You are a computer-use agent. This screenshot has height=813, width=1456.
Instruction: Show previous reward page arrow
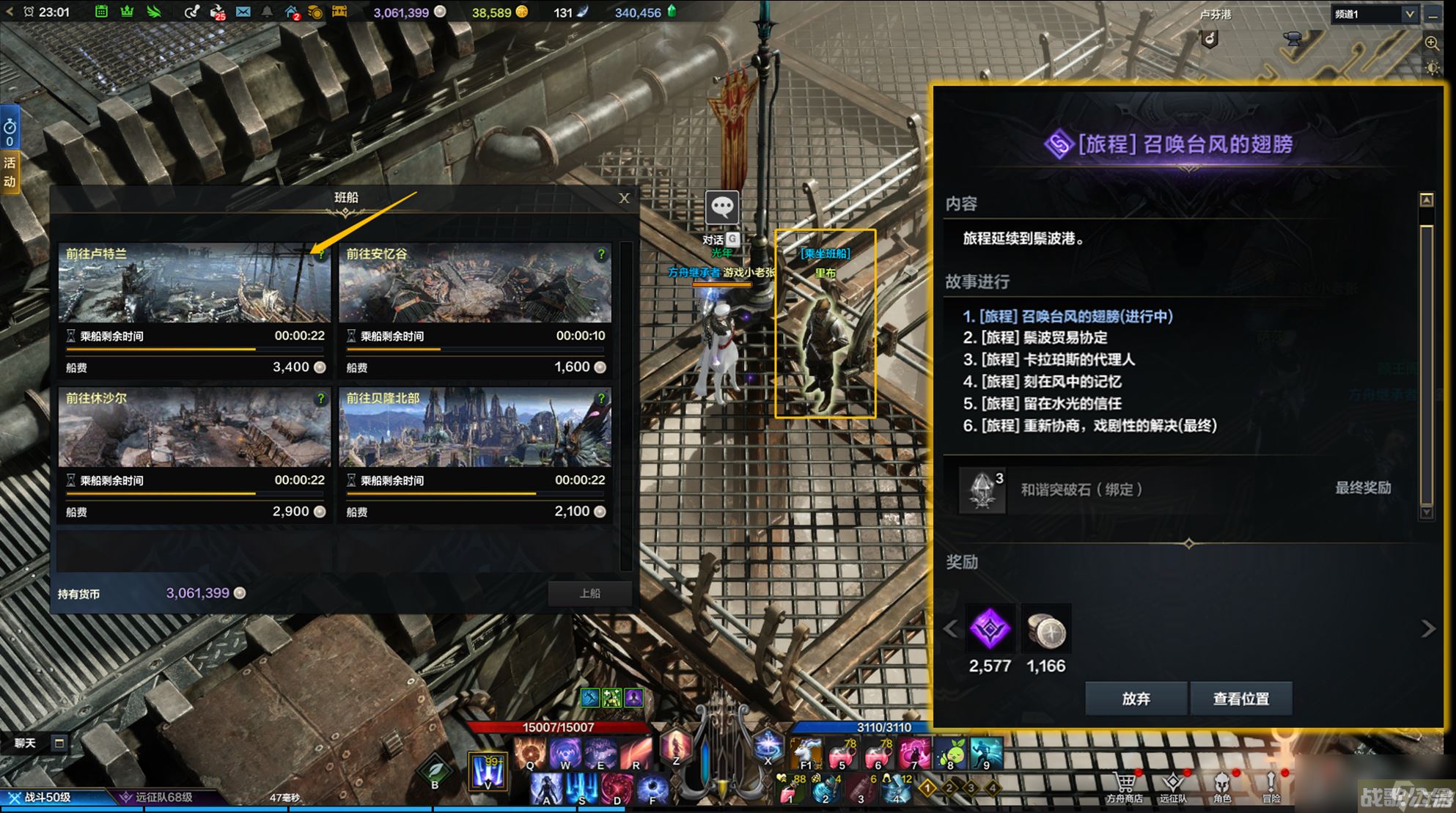951,629
